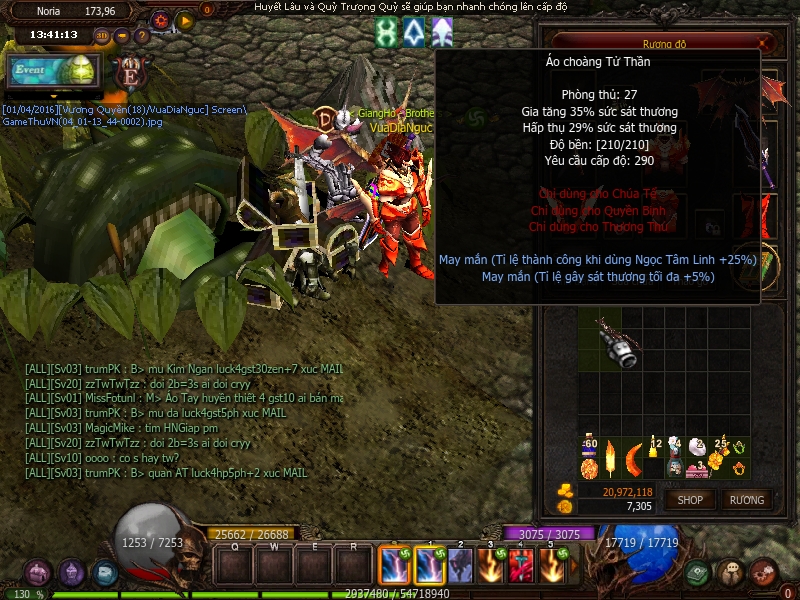Click the orange play arrow button
Image resolution: width=800 pixels, height=600 pixels.
tap(184, 20)
